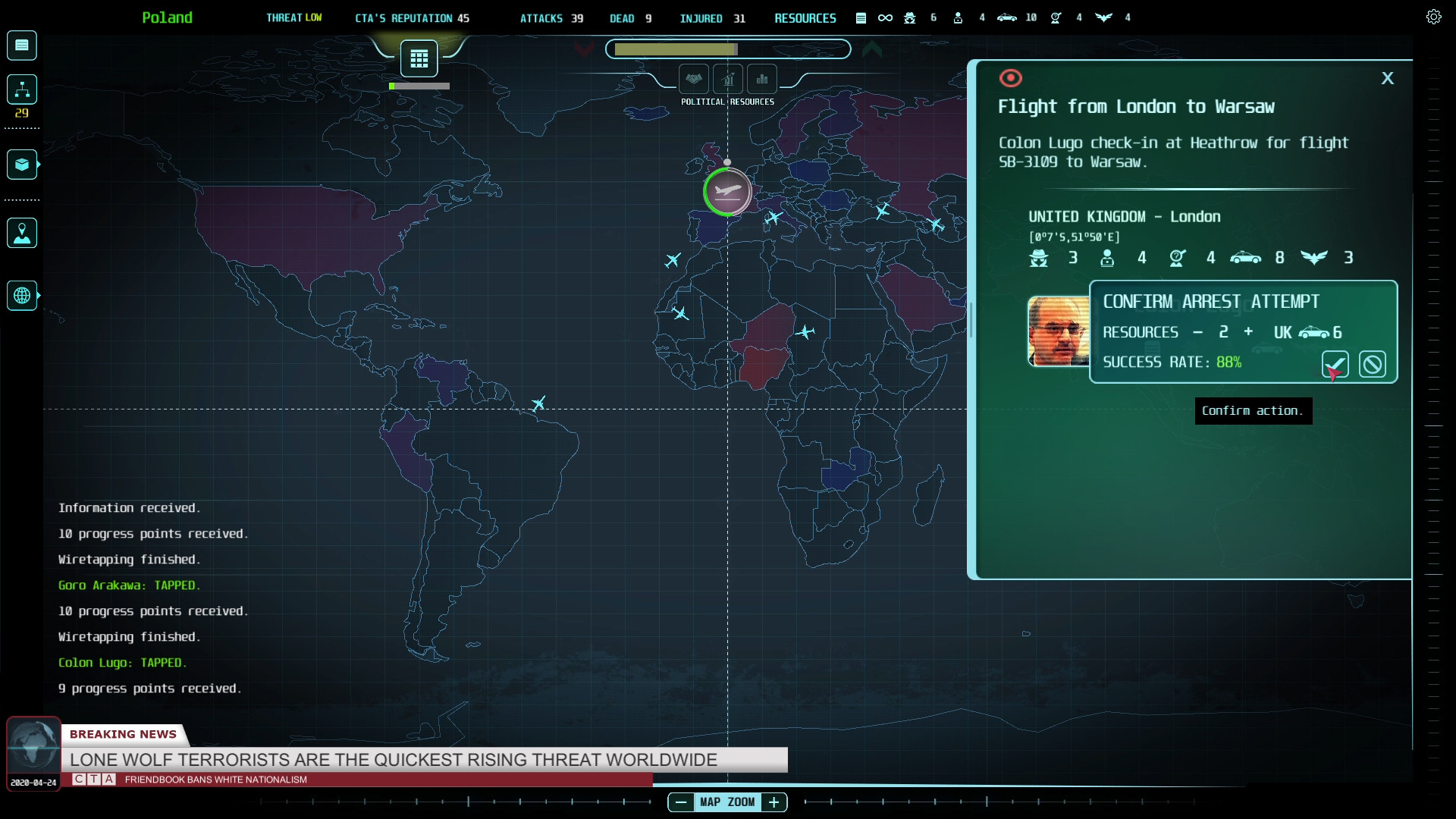
Task: Select the location pin sidebar icon
Action: coord(21,233)
